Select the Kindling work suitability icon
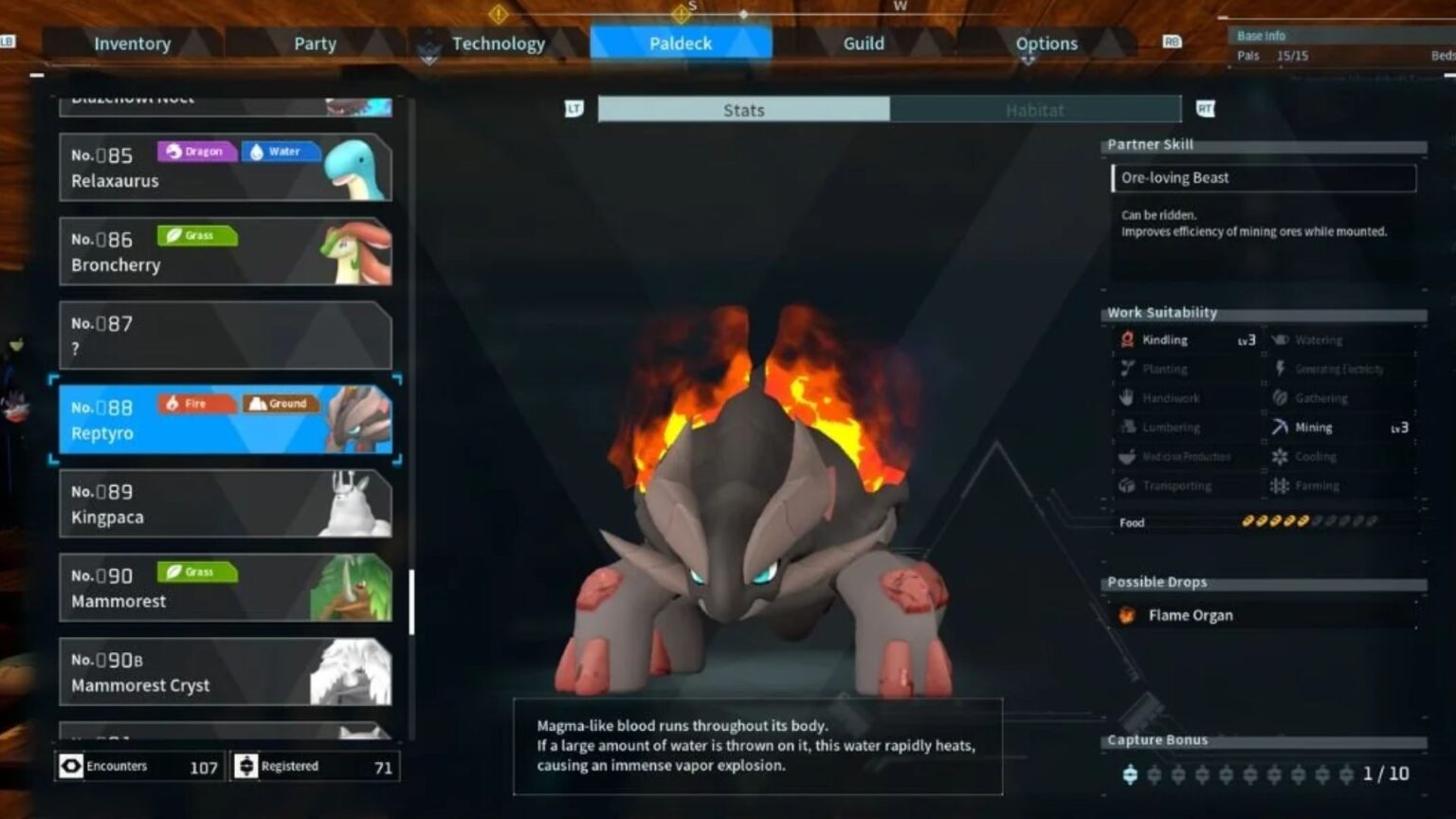This screenshot has width=1456, height=819. 1127,339
